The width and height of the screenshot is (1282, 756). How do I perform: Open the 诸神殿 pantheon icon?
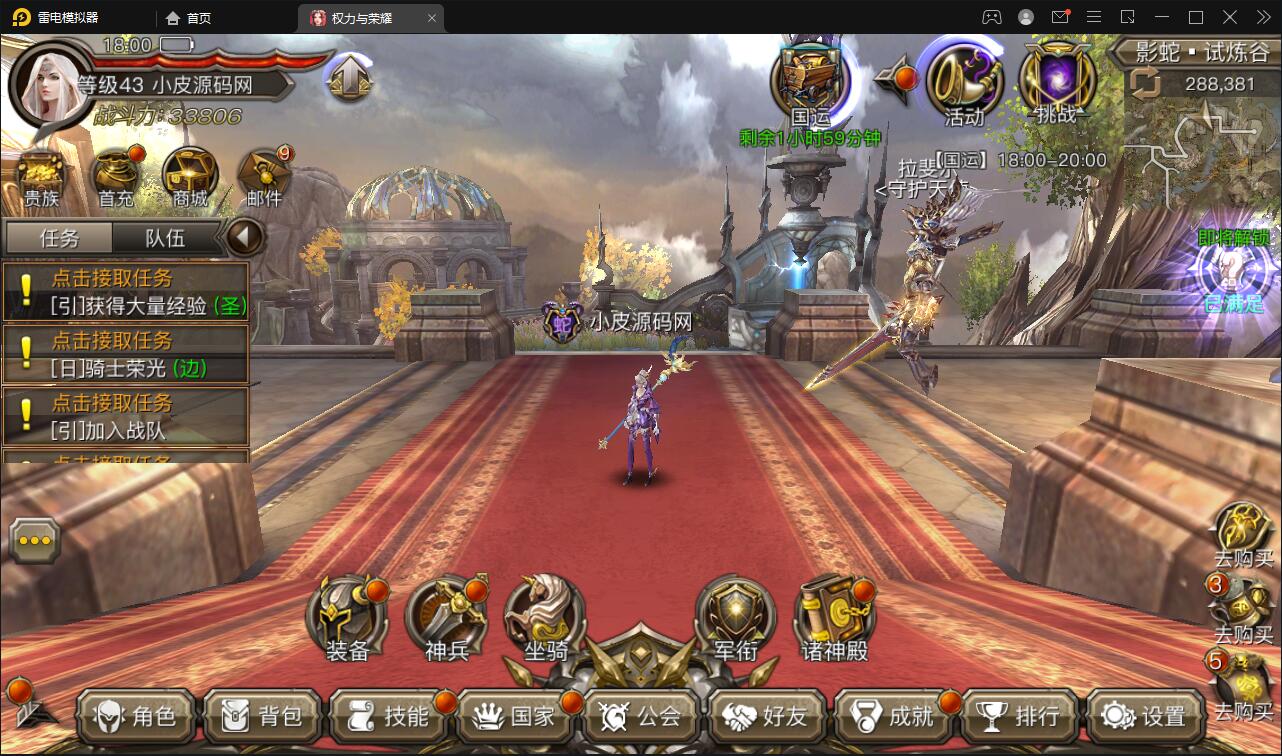point(834,615)
